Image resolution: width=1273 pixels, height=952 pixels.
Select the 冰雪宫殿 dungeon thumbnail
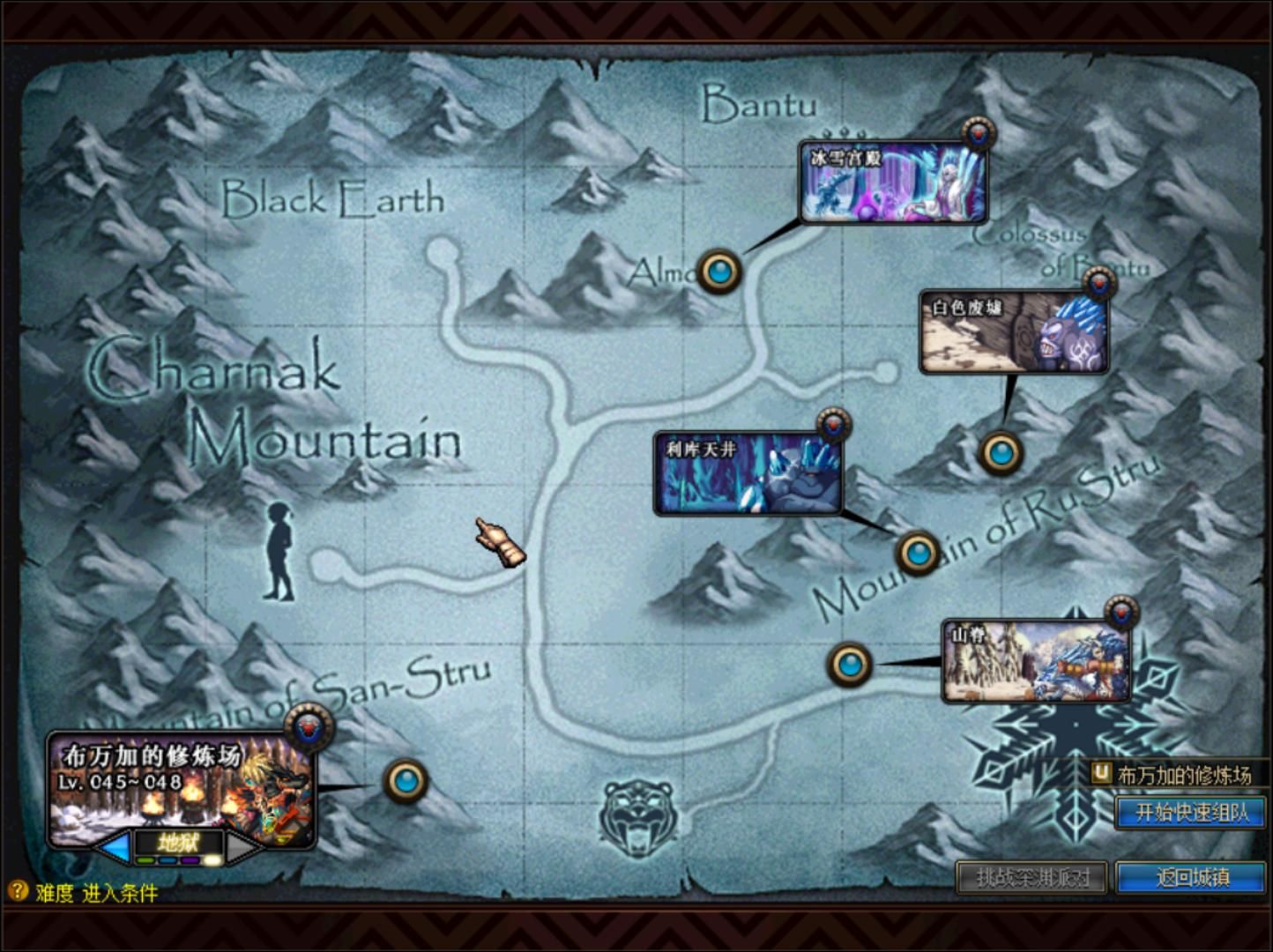(893, 183)
